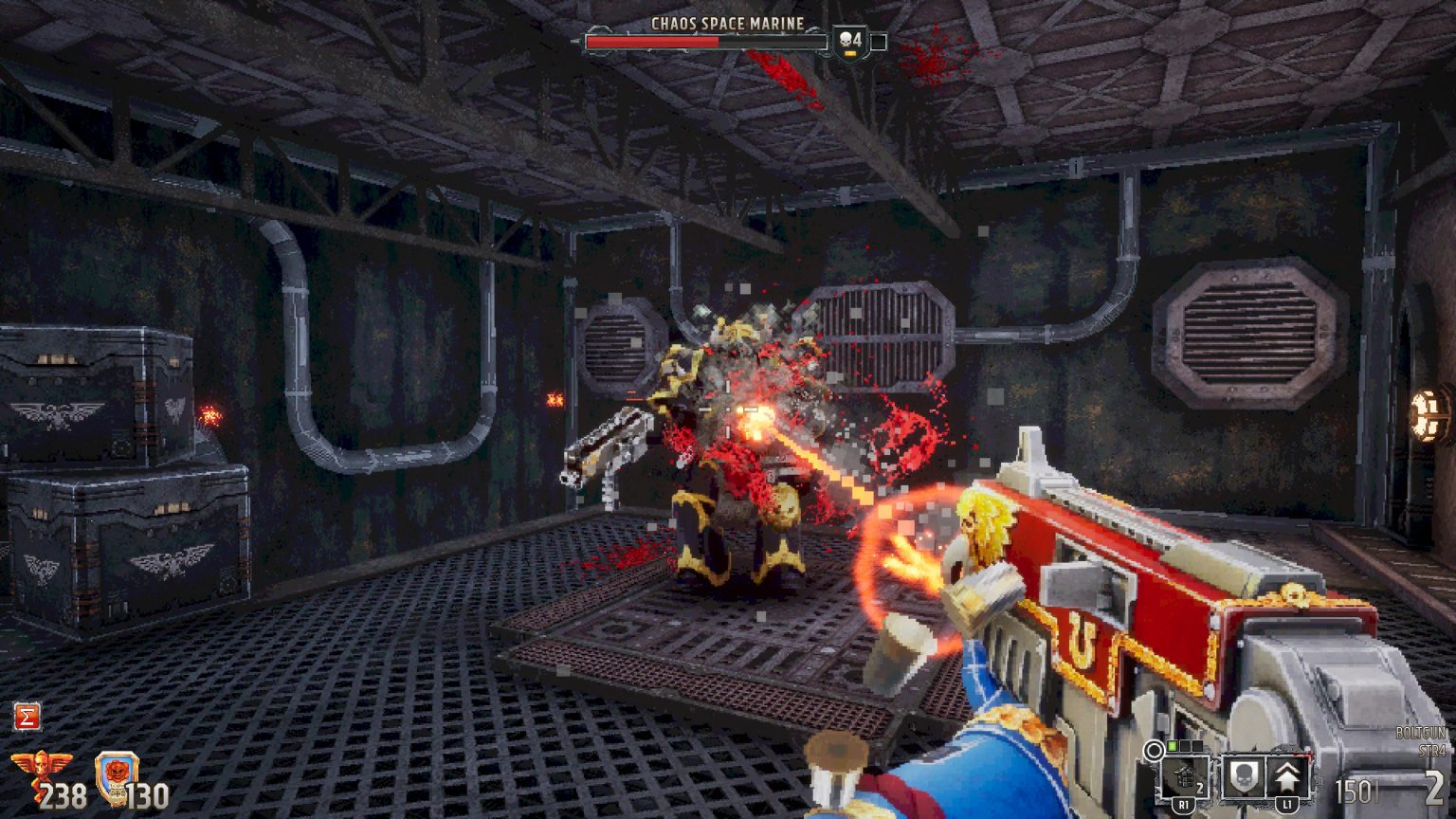Click the skull shield ability icon
This screenshot has width=1456, height=819.
tap(1244, 776)
